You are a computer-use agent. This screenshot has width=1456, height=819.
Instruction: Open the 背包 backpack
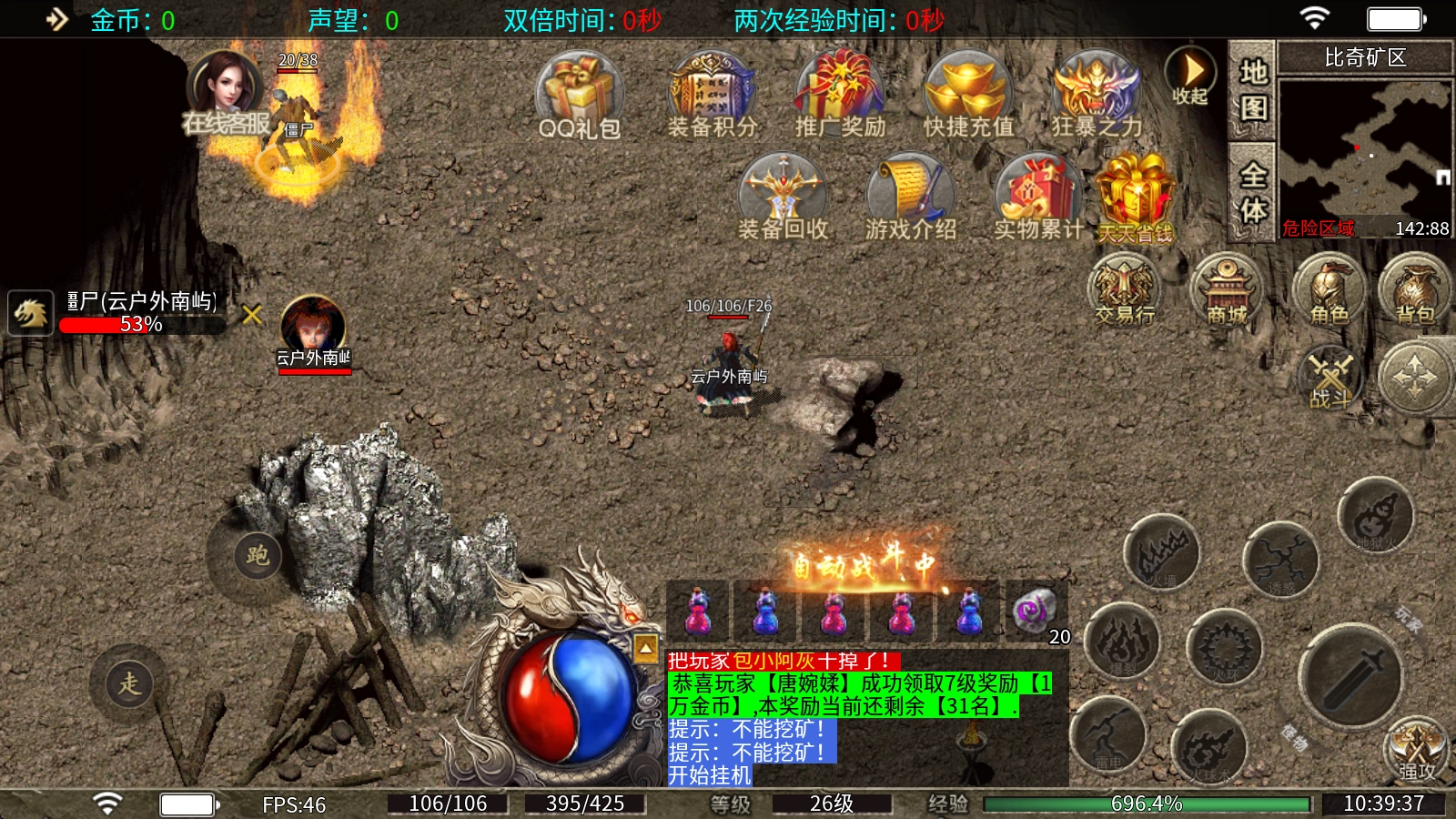(1415, 289)
